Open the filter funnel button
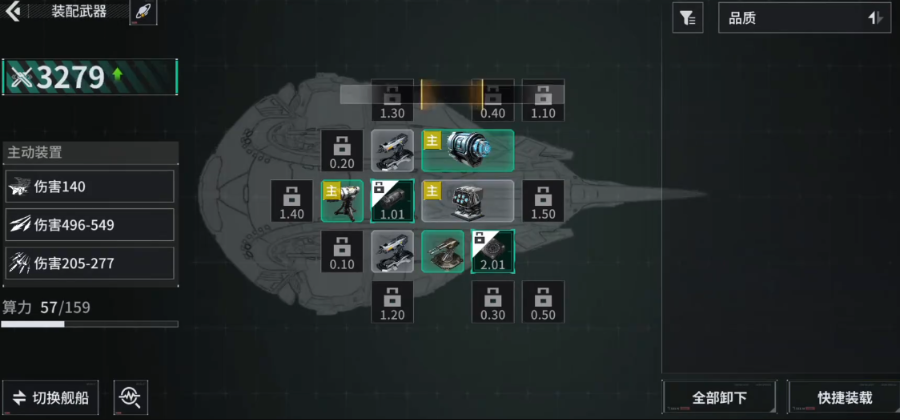 point(687,17)
